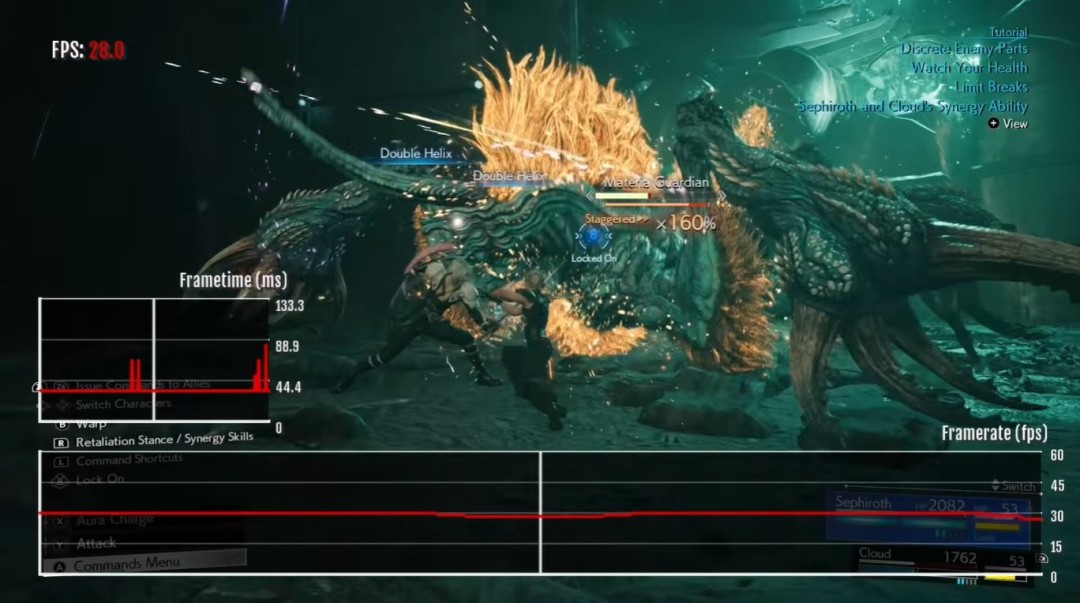
Task: Choose the Switch Characters command
Action: point(123,404)
